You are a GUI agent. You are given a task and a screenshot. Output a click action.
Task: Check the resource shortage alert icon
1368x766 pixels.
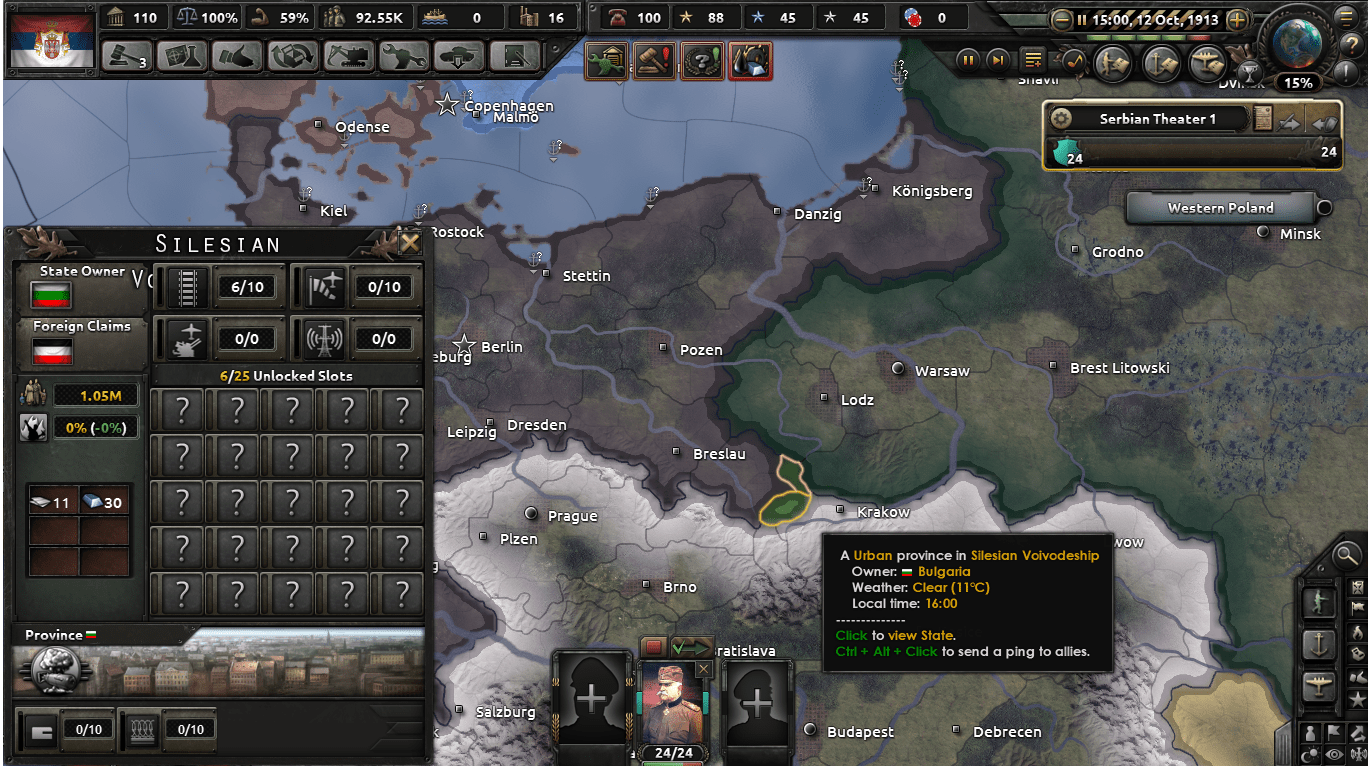pos(751,61)
